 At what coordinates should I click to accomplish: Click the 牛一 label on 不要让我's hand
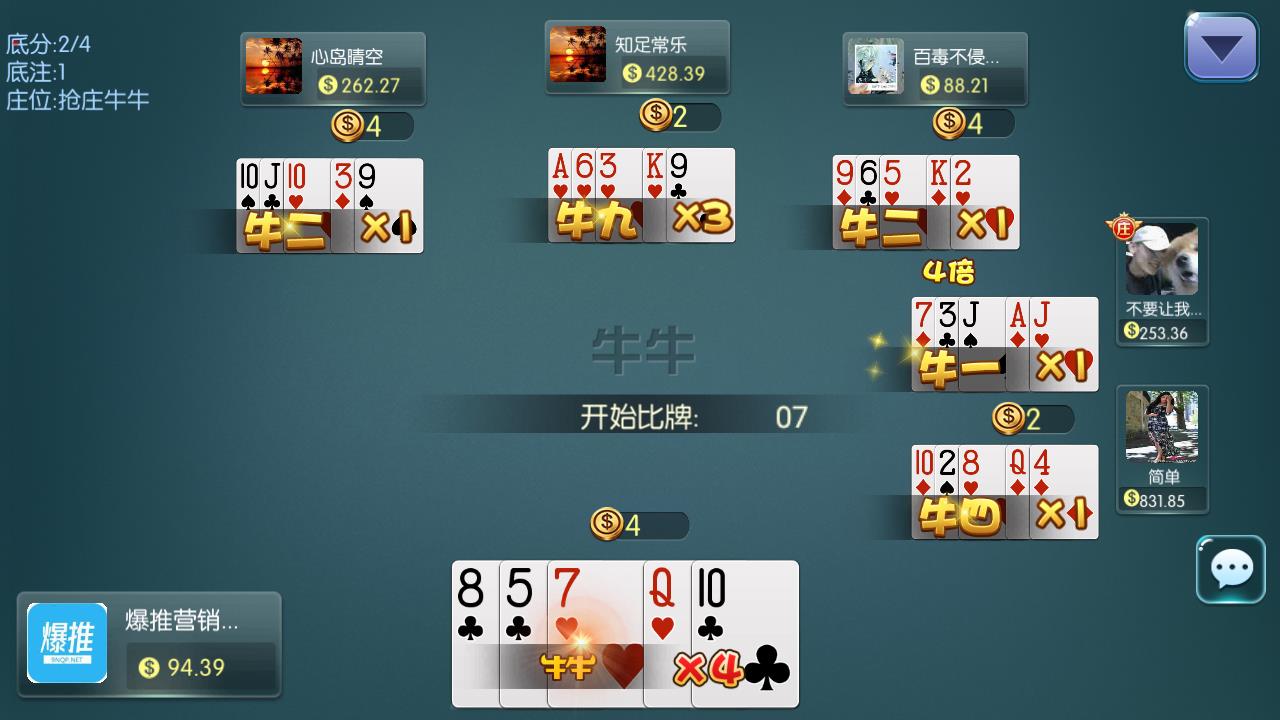[x=957, y=366]
